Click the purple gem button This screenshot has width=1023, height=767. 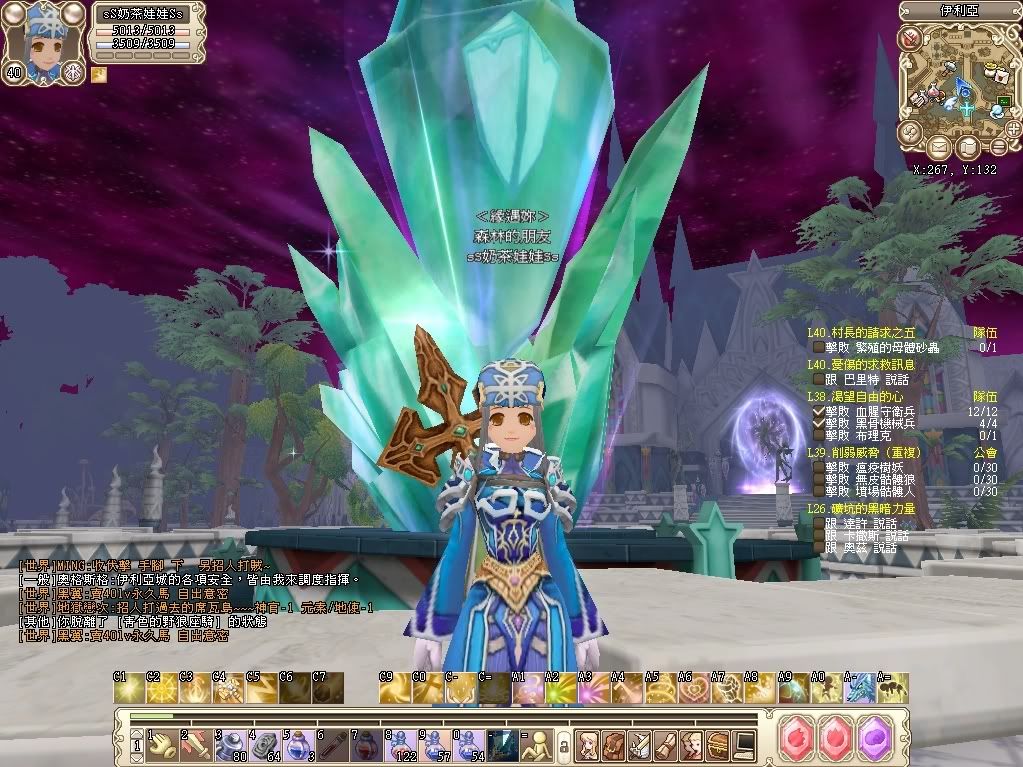tap(875, 739)
